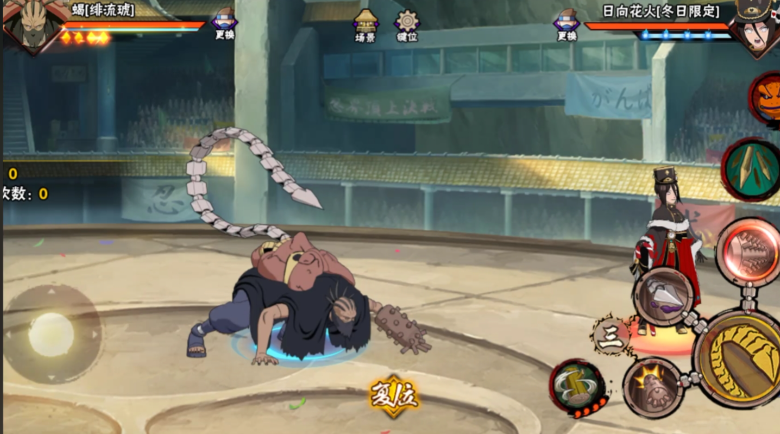Tap the opponent-side 更换 swap button

566,23
